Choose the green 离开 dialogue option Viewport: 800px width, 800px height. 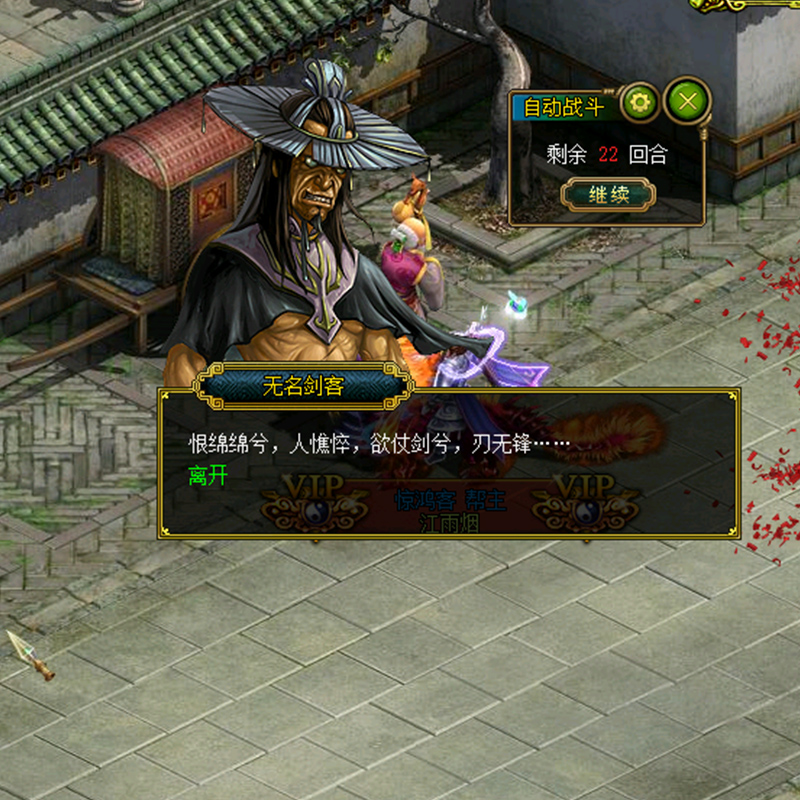[208, 476]
